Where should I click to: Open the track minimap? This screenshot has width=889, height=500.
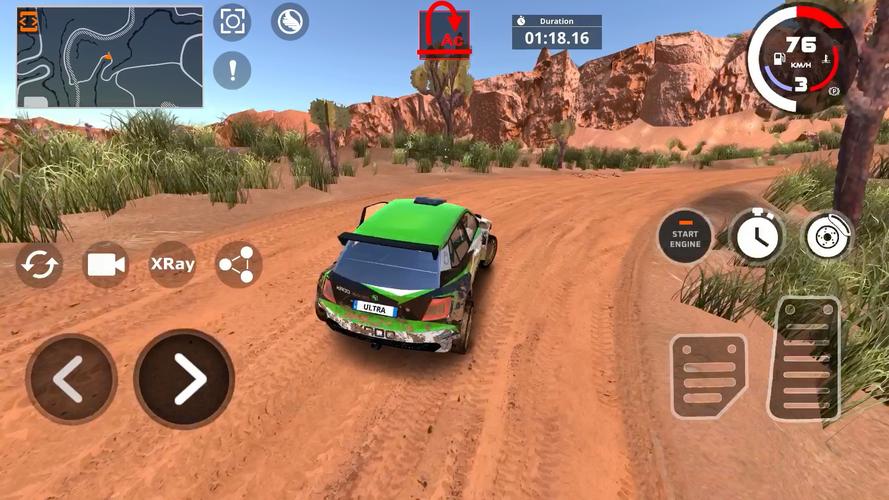click(110, 57)
